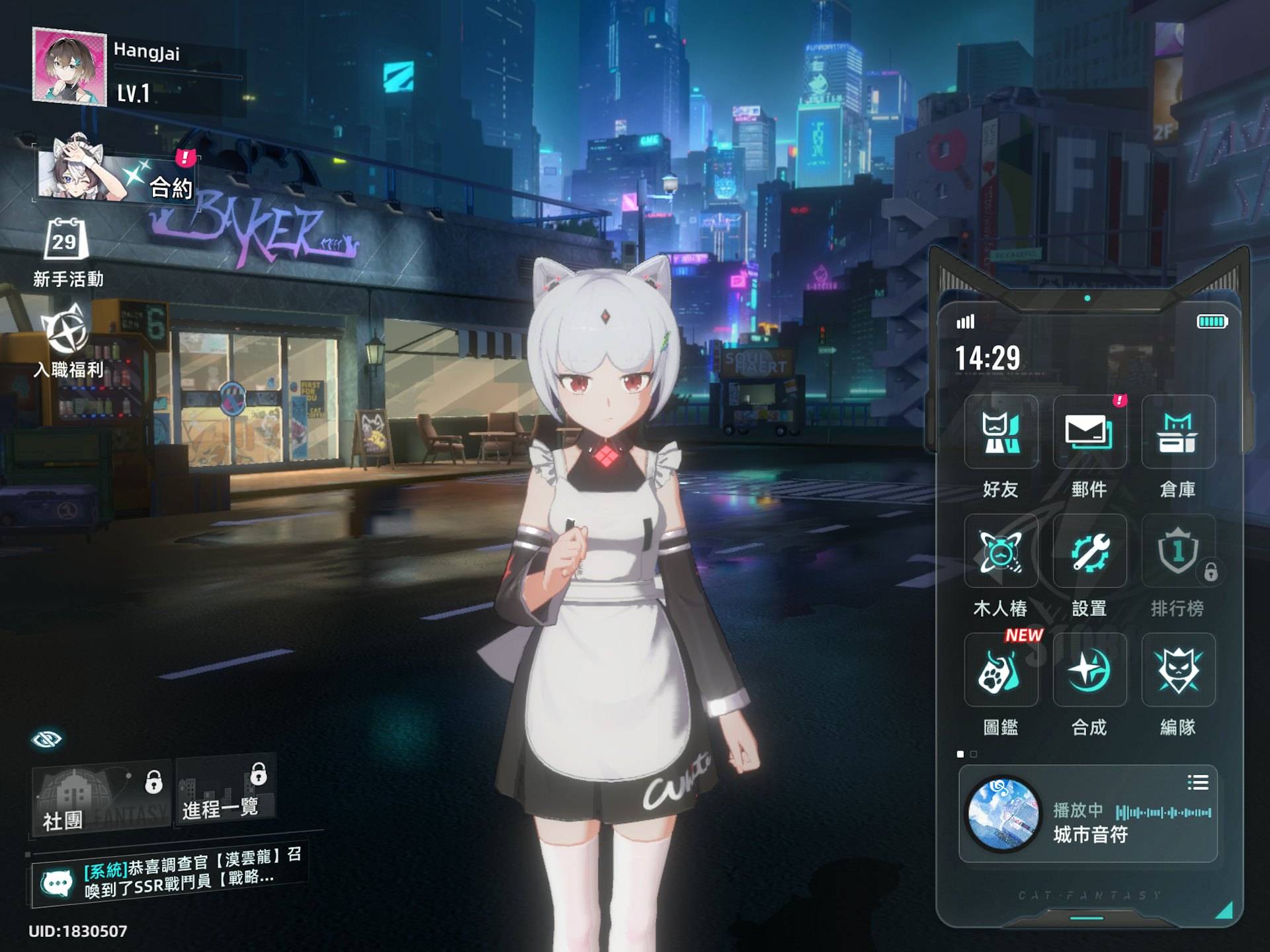Open the music playlist list icon

[x=1197, y=783]
